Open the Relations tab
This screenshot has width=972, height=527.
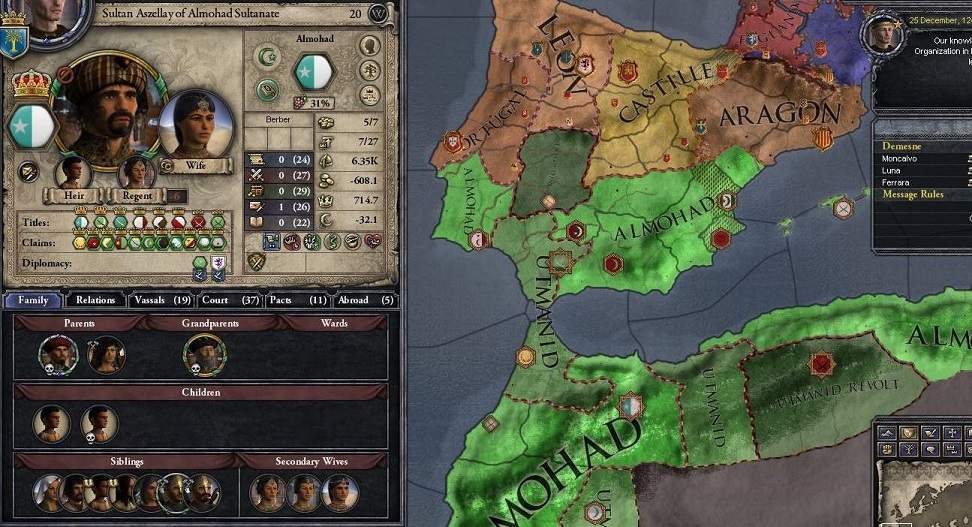pyautogui.click(x=96, y=300)
